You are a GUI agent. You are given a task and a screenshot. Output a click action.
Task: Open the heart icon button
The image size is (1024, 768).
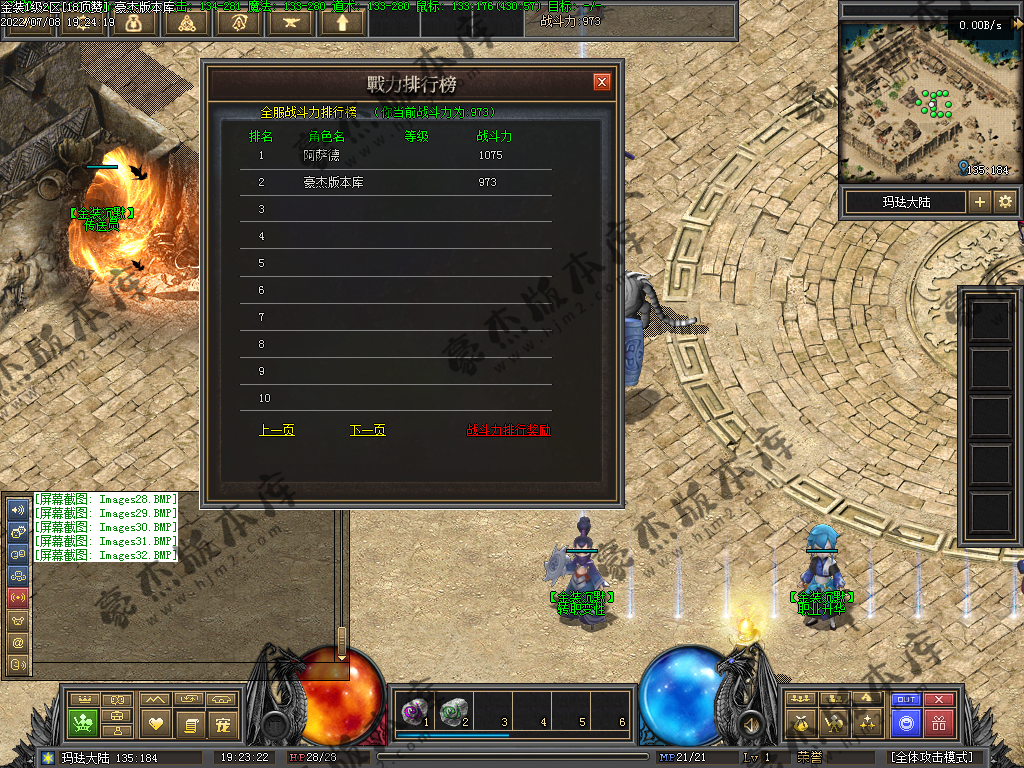click(155, 723)
